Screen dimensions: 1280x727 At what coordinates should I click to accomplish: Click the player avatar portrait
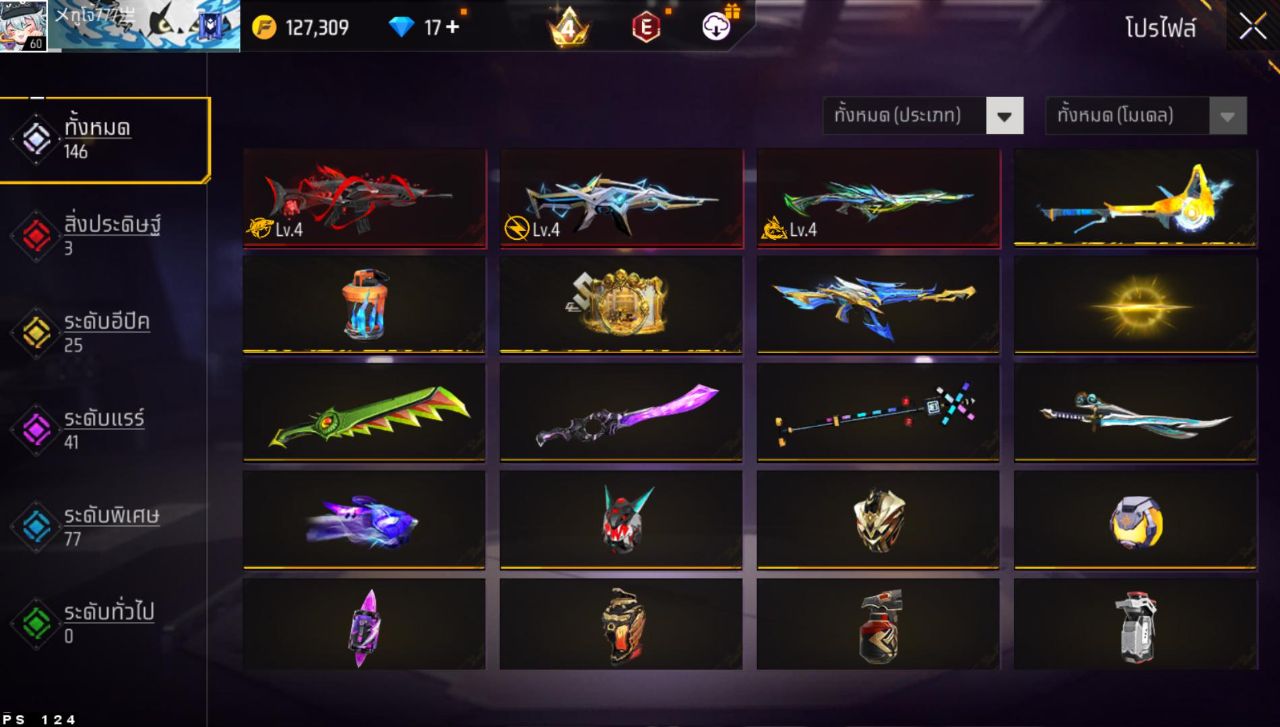coord(22,25)
